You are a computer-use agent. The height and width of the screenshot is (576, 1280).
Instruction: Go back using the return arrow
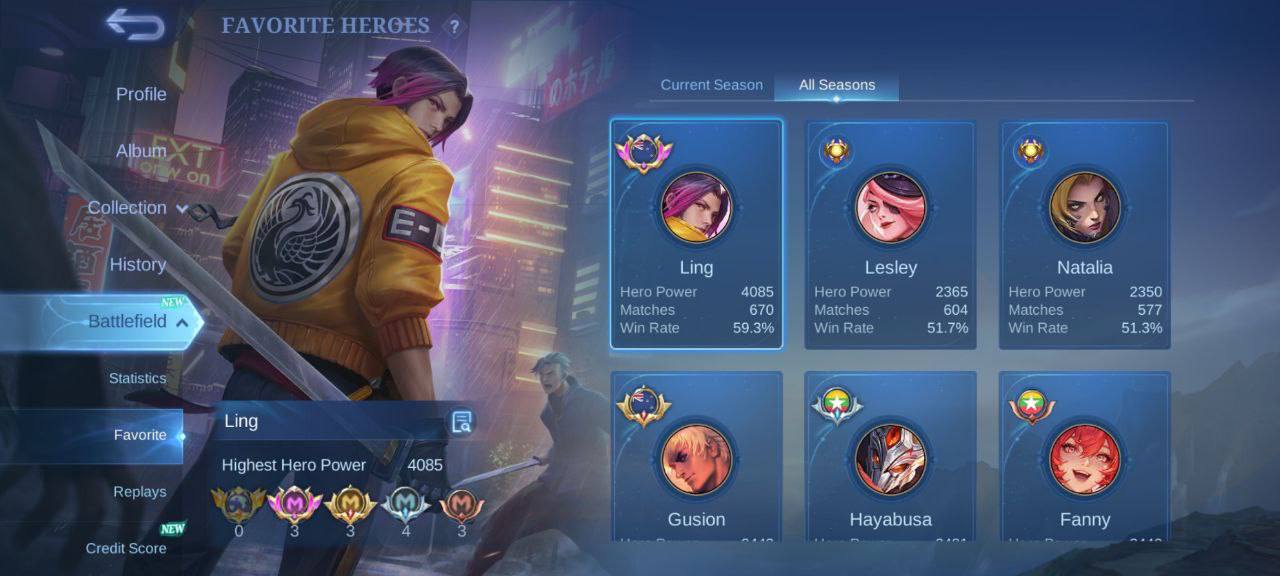pyautogui.click(x=135, y=25)
